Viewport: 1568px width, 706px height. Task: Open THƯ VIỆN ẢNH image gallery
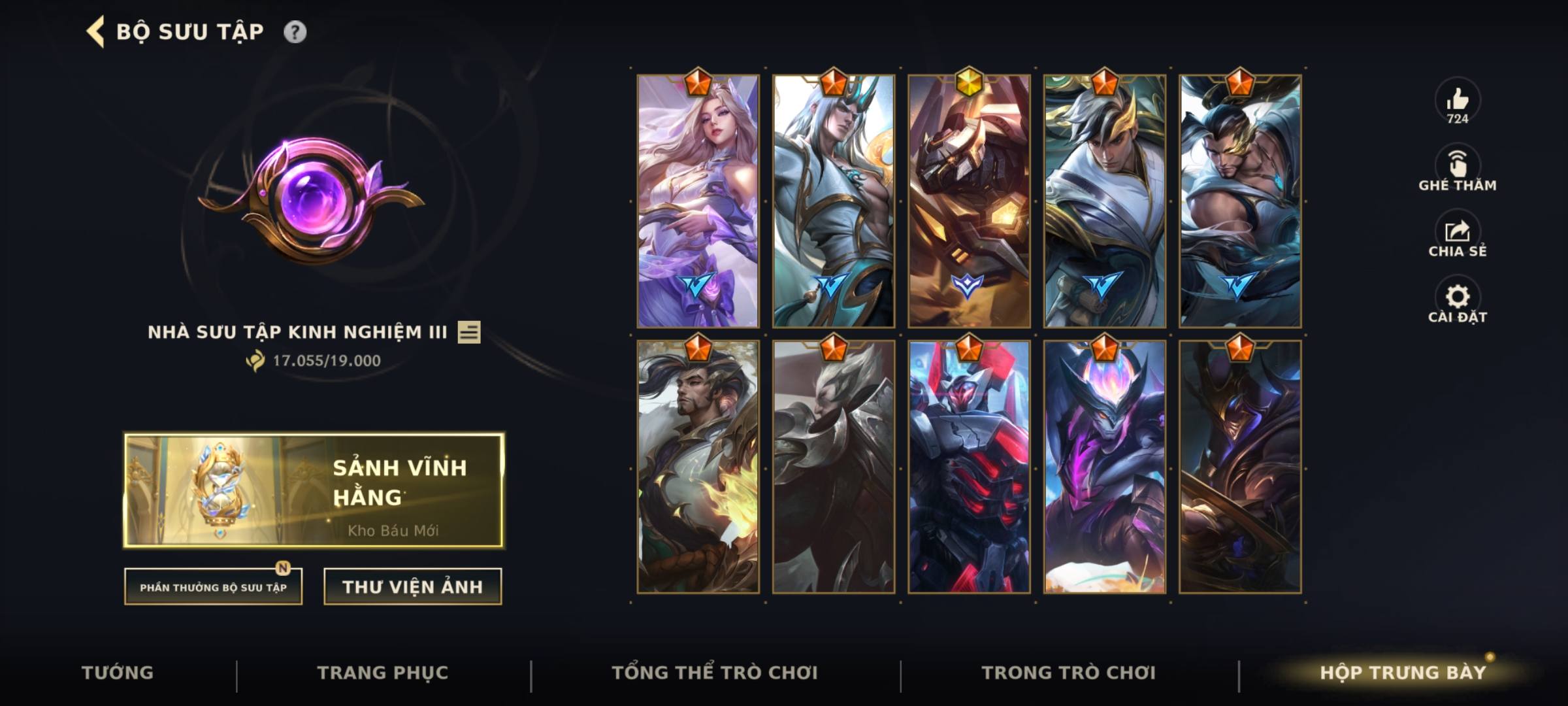(412, 586)
